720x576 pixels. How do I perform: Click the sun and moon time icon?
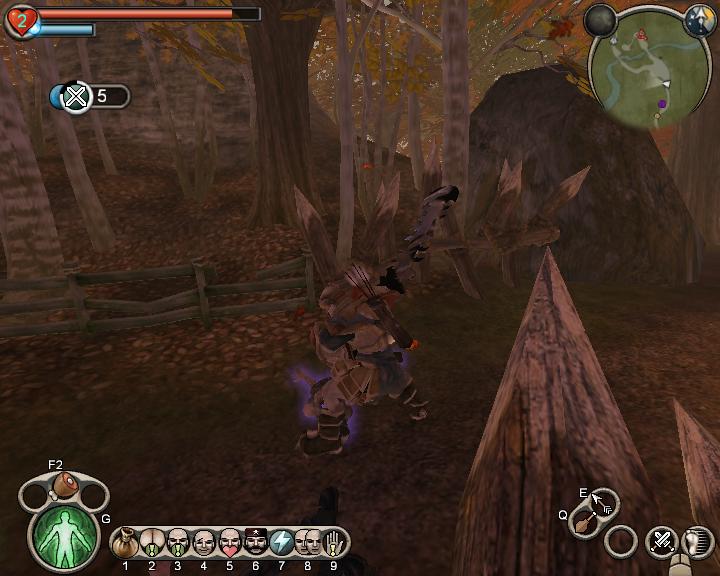699,22
